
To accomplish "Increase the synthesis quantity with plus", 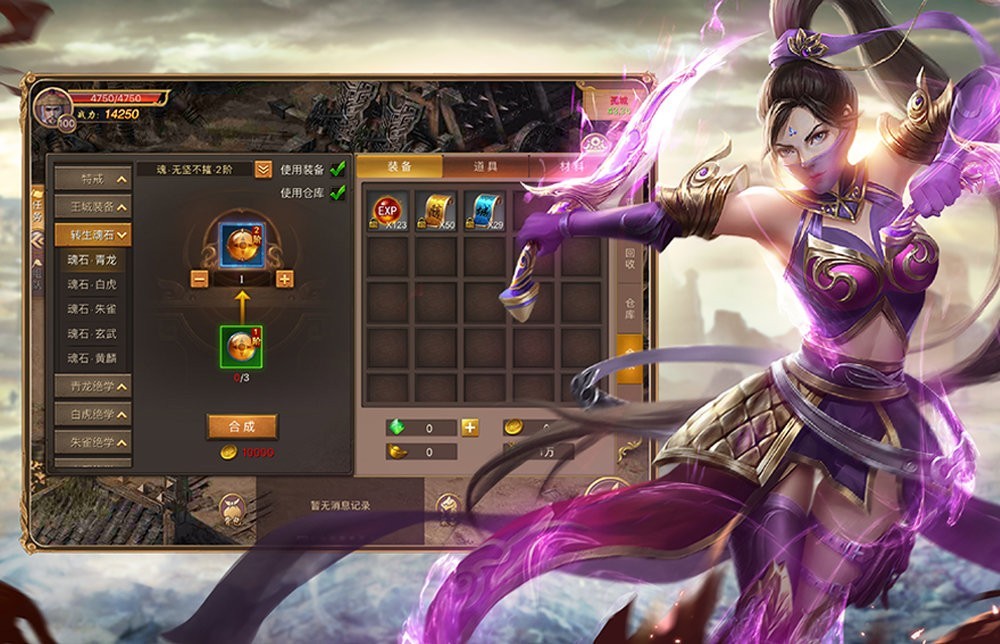I will 285,279.
